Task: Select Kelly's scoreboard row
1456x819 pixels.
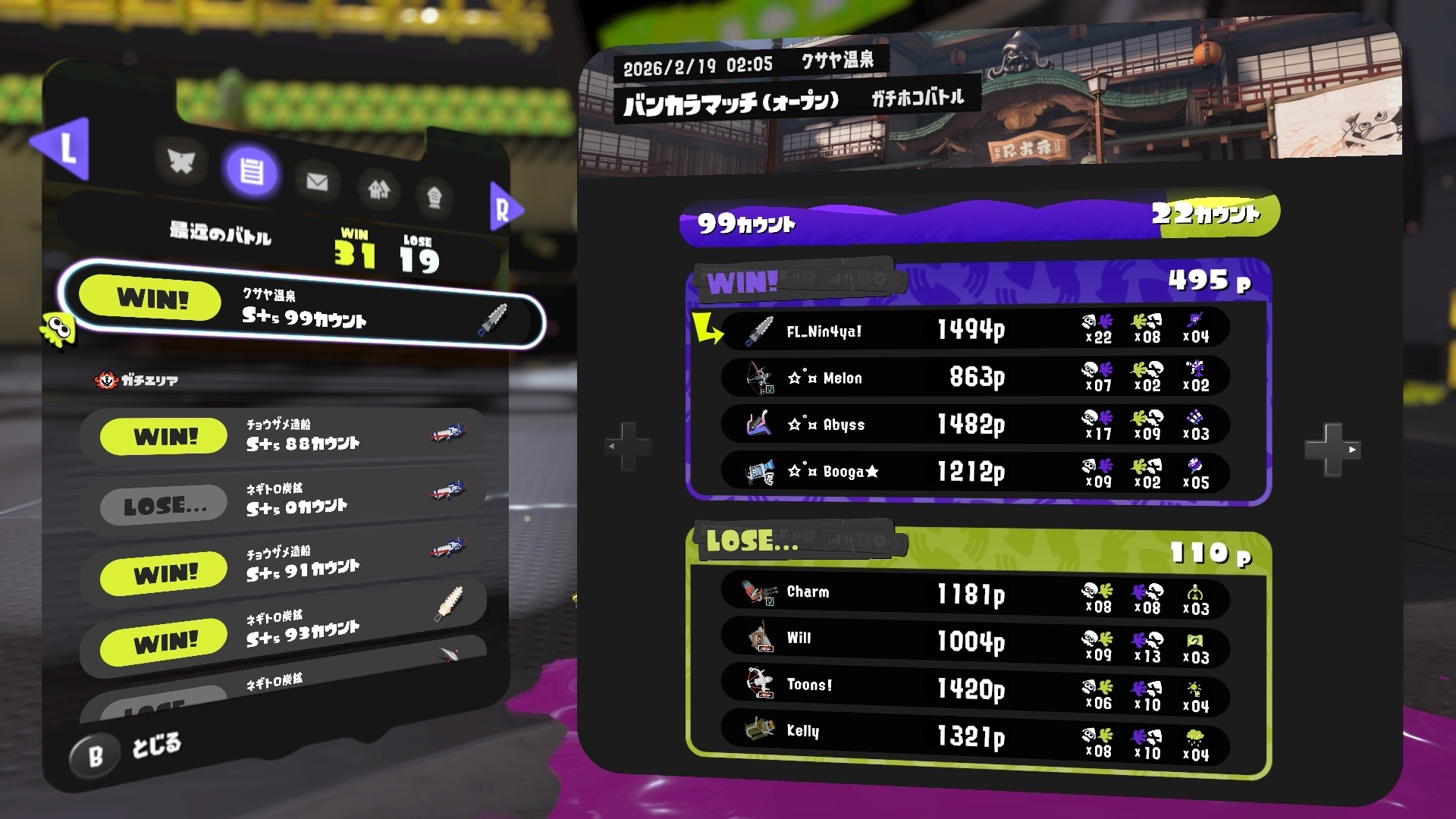Action: click(x=974, y=734)
